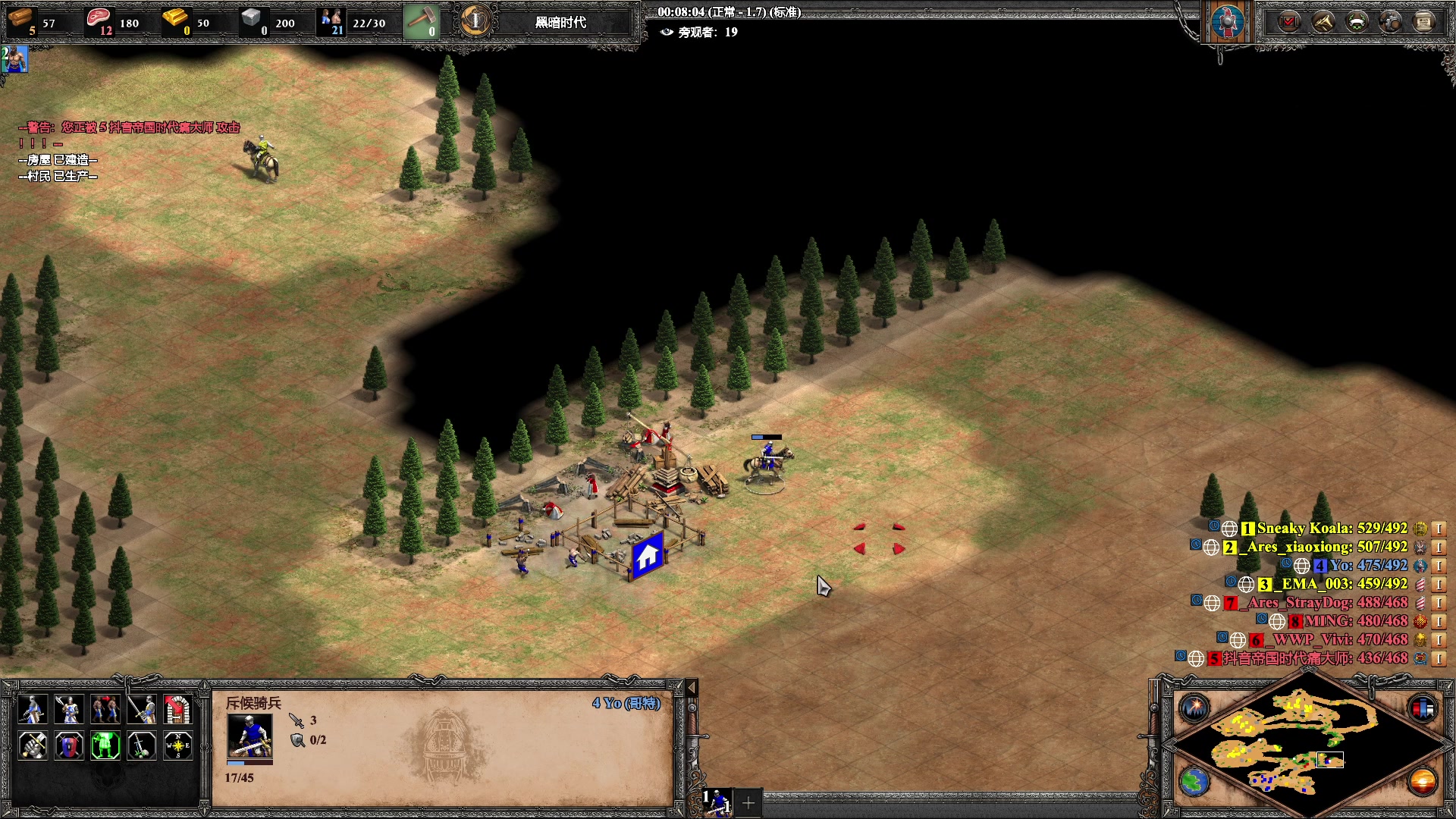The height and width of the screenshot is (819, 1456).
Task: Open the scroll main menu button
Action: tap(1423, 22)
